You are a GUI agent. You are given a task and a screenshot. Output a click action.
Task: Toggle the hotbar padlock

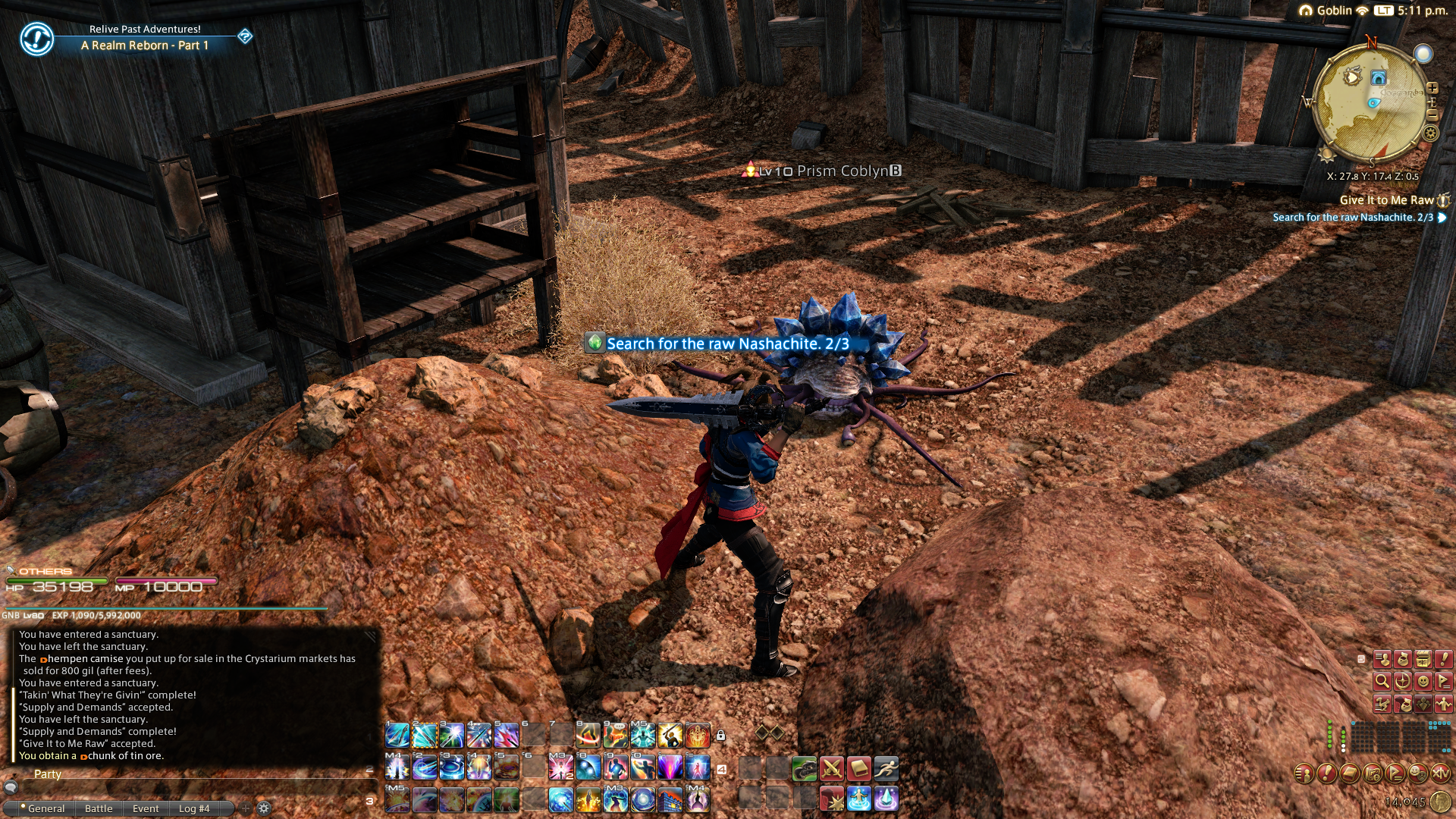tap(720, 735)
